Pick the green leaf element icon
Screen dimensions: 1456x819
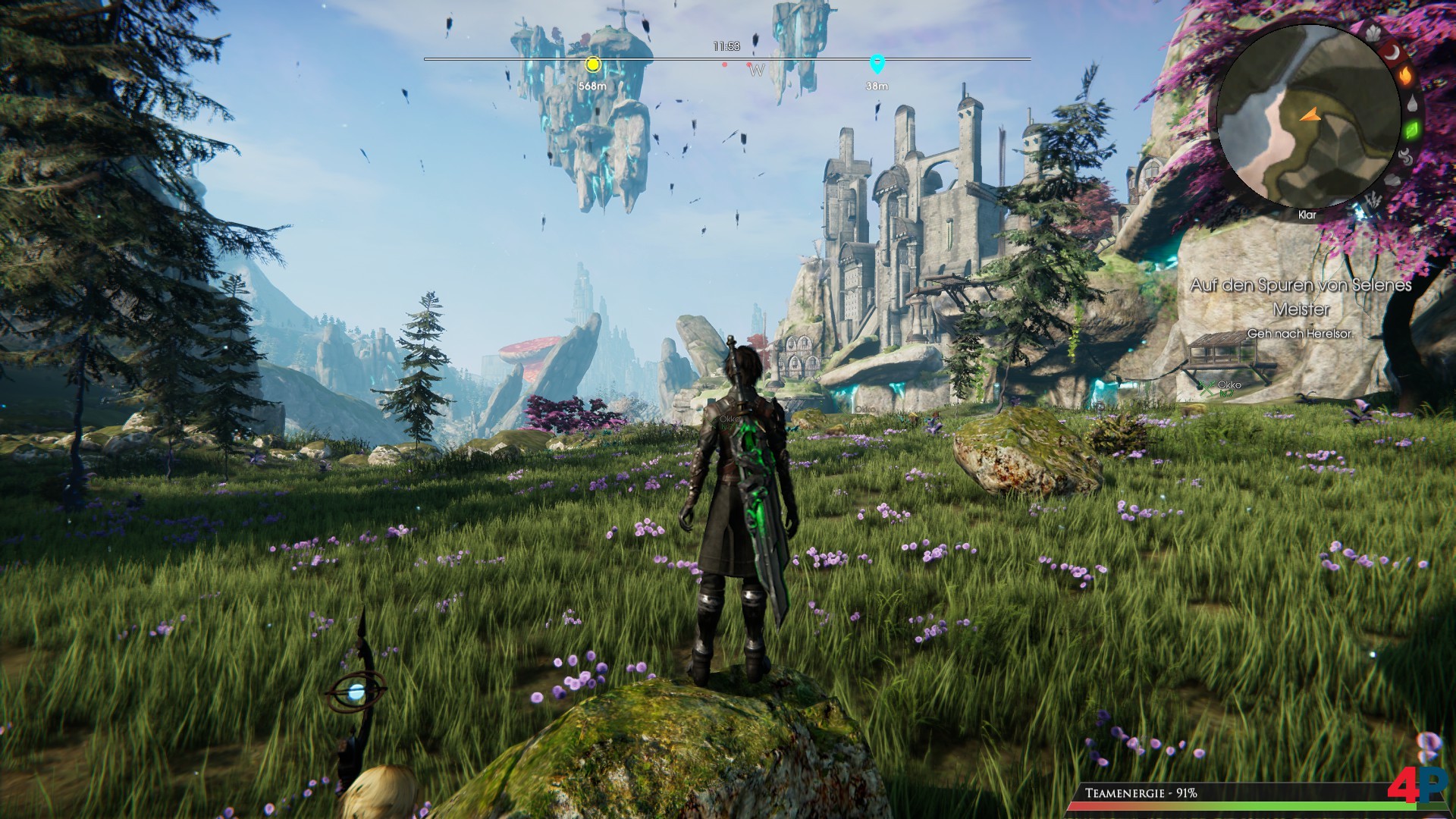(x=1412, y=130)
